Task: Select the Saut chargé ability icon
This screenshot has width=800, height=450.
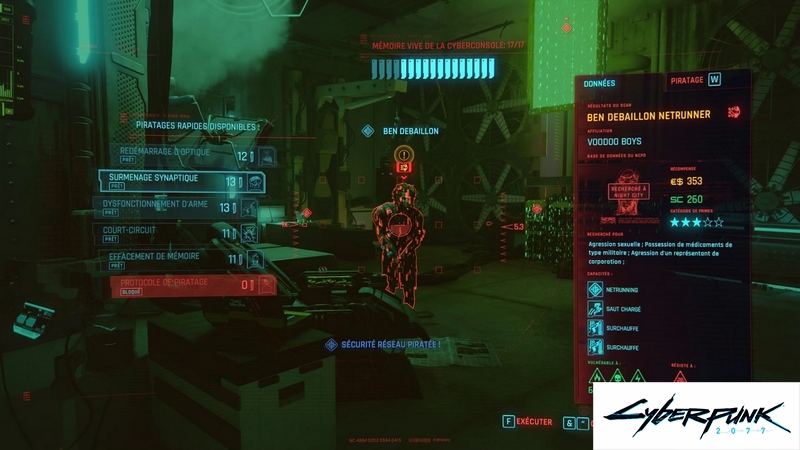Action: 595,308
